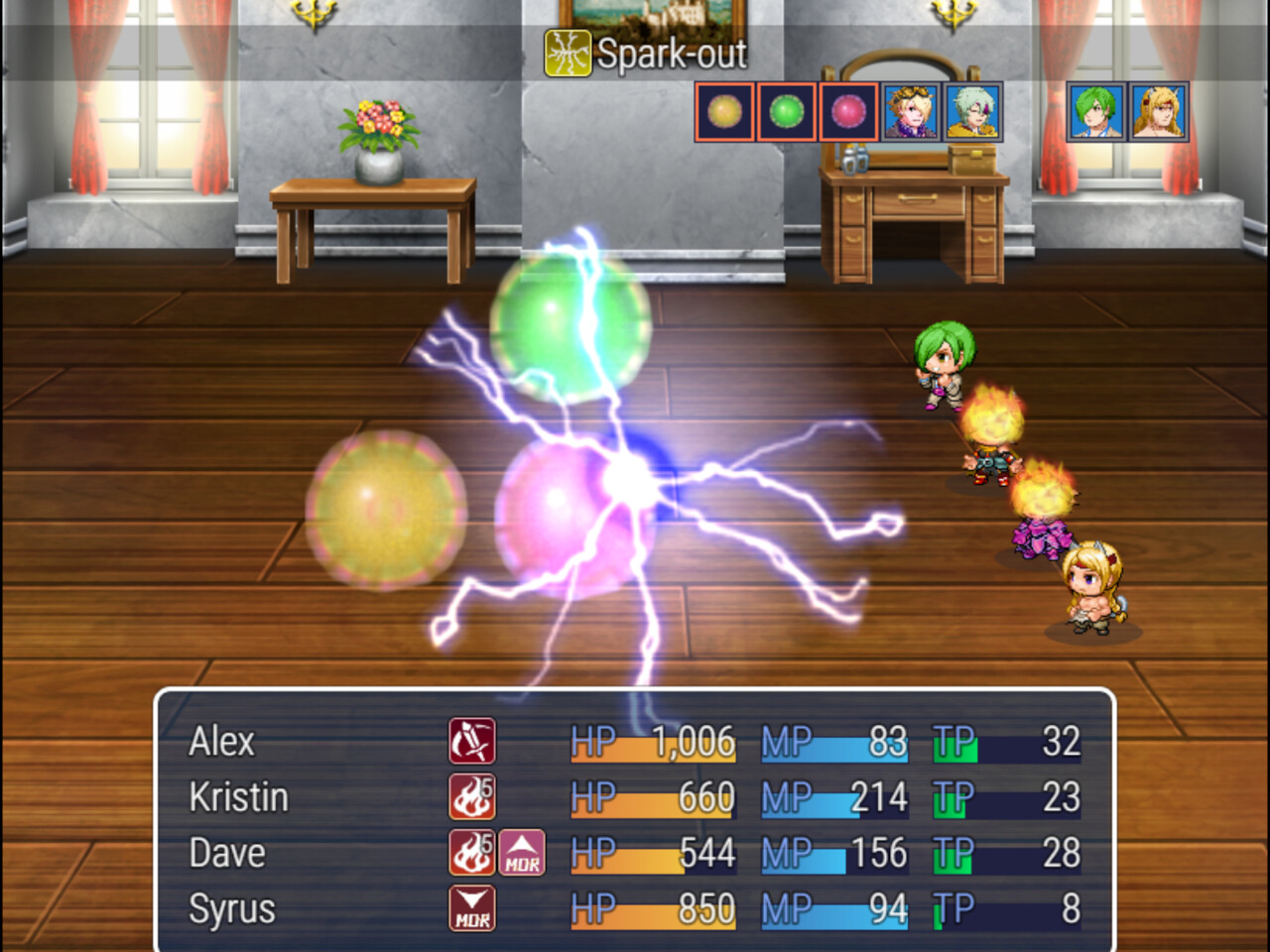Click Dave's MP value of 156

point(883,853)
